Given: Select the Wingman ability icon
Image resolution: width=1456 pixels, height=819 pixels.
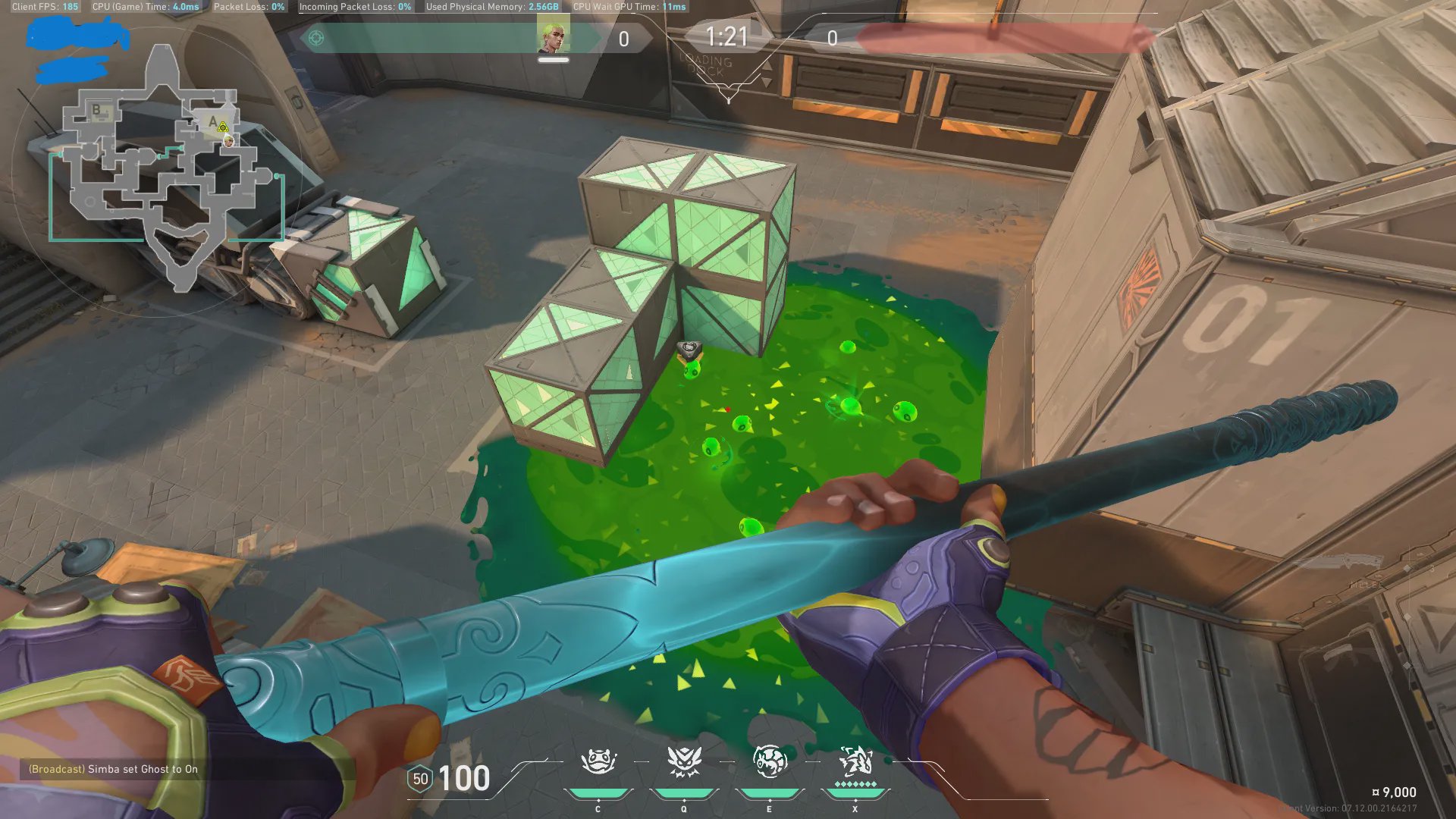Looking at the screenshot, I should [683, 761].
